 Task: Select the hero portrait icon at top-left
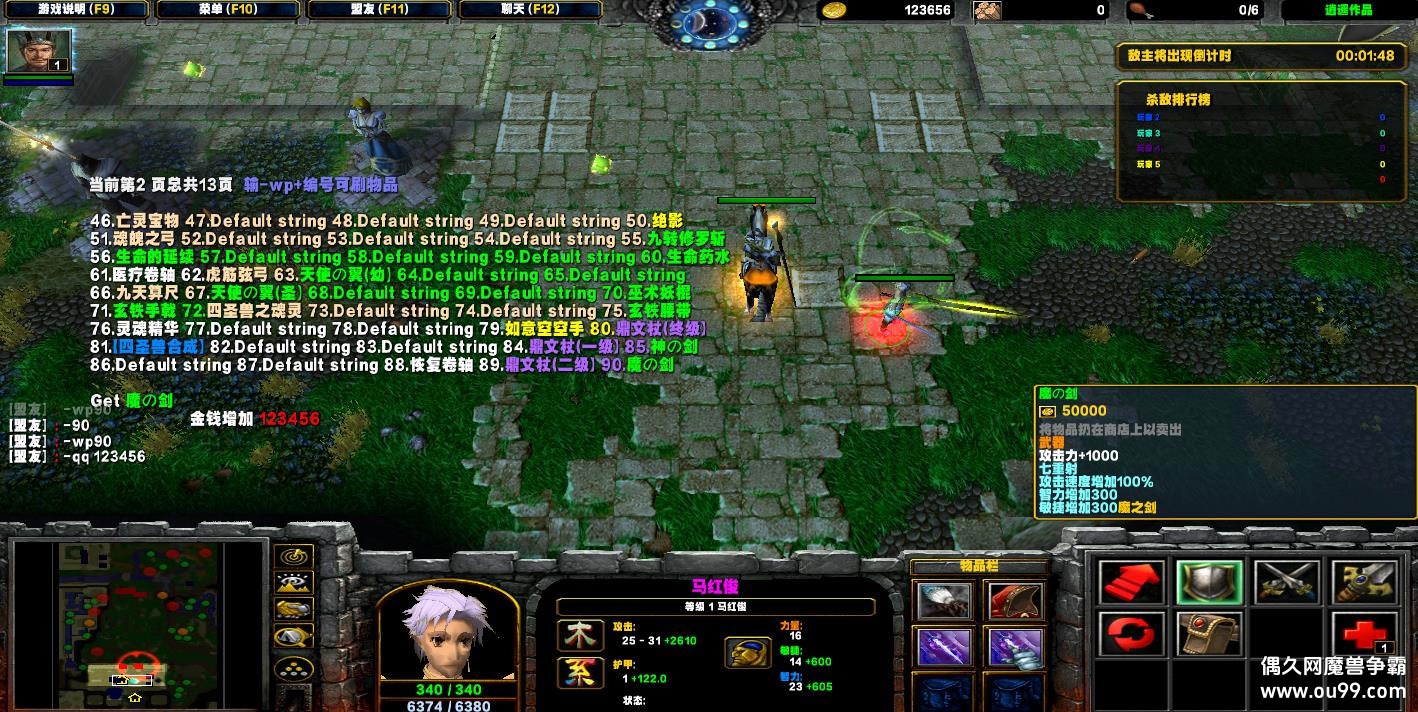click(x=39, y=51)
